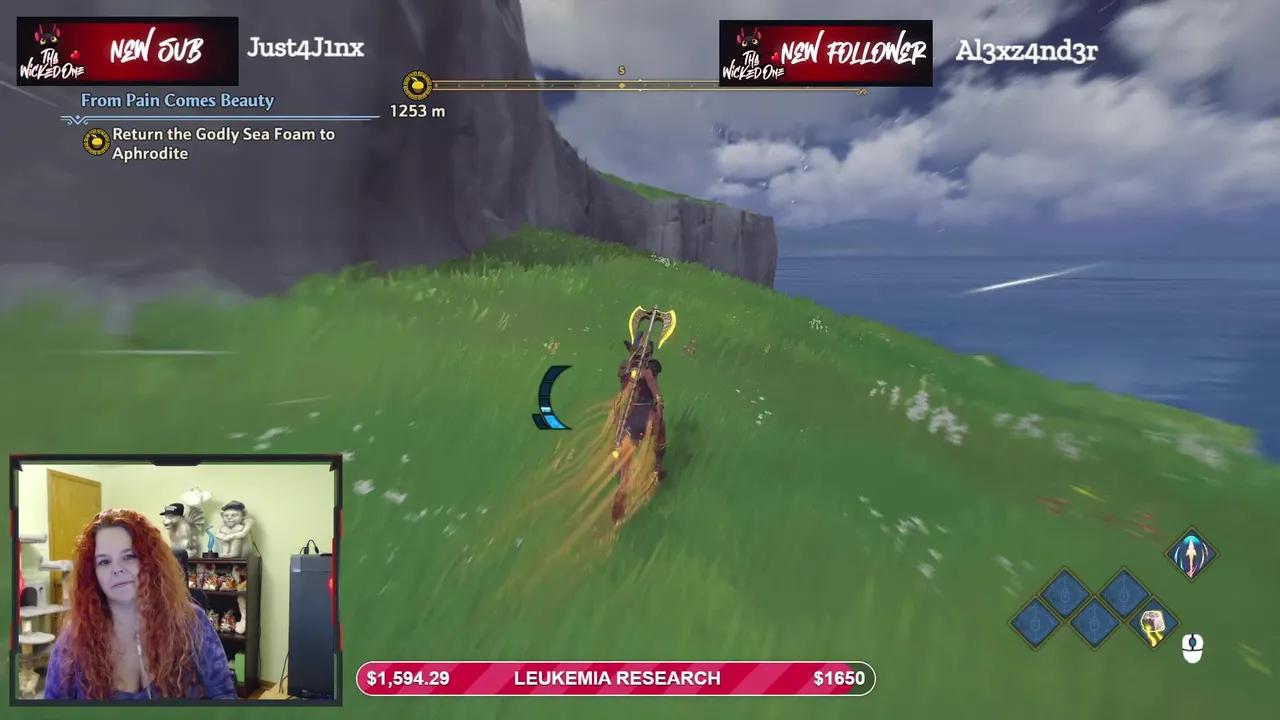Click the LEUKEMIA RESEARCH donation label
This screenshot has height=720, width=1280.
[x=616, y=678]
